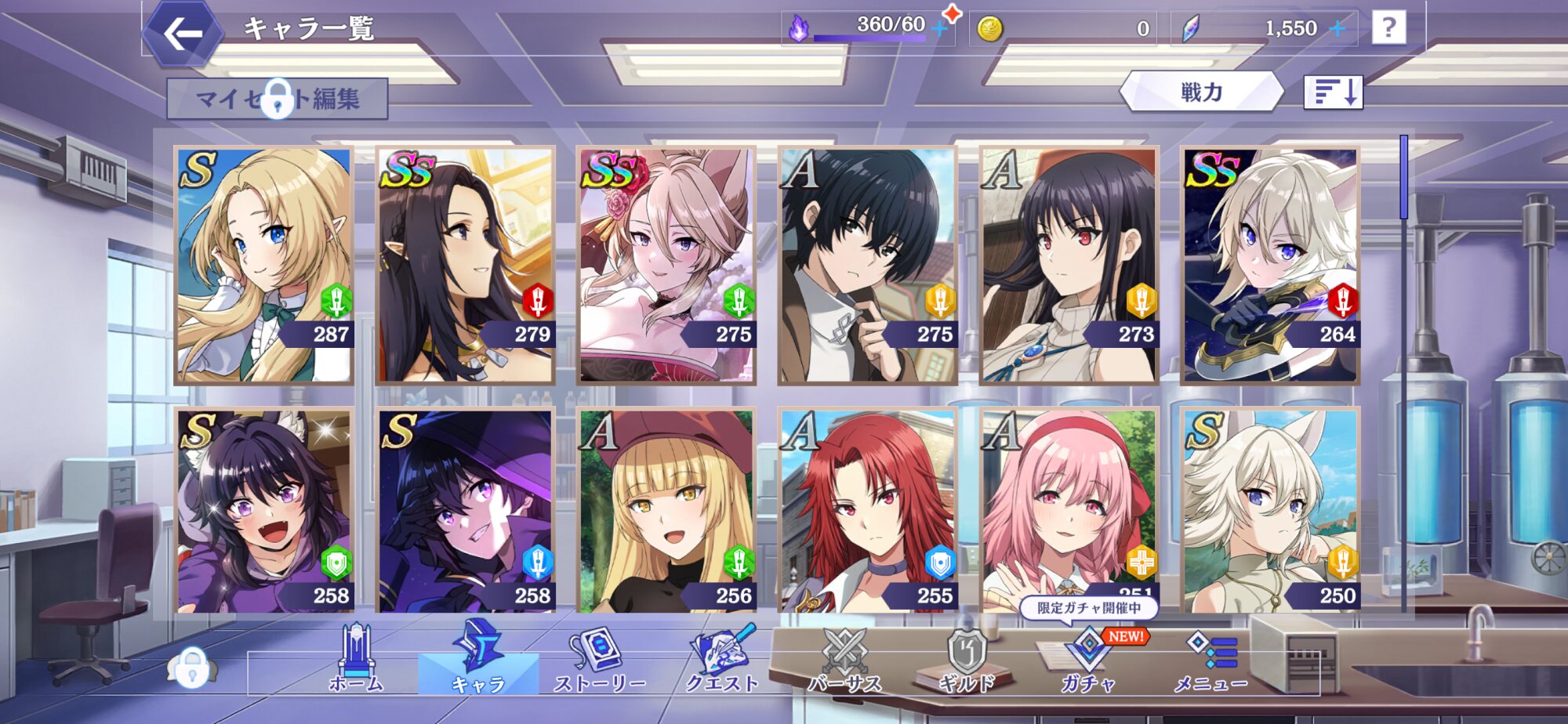Screen dimensions: 1568x724
Task: Pick the red-haired character card with power 255
Action: 867,511
